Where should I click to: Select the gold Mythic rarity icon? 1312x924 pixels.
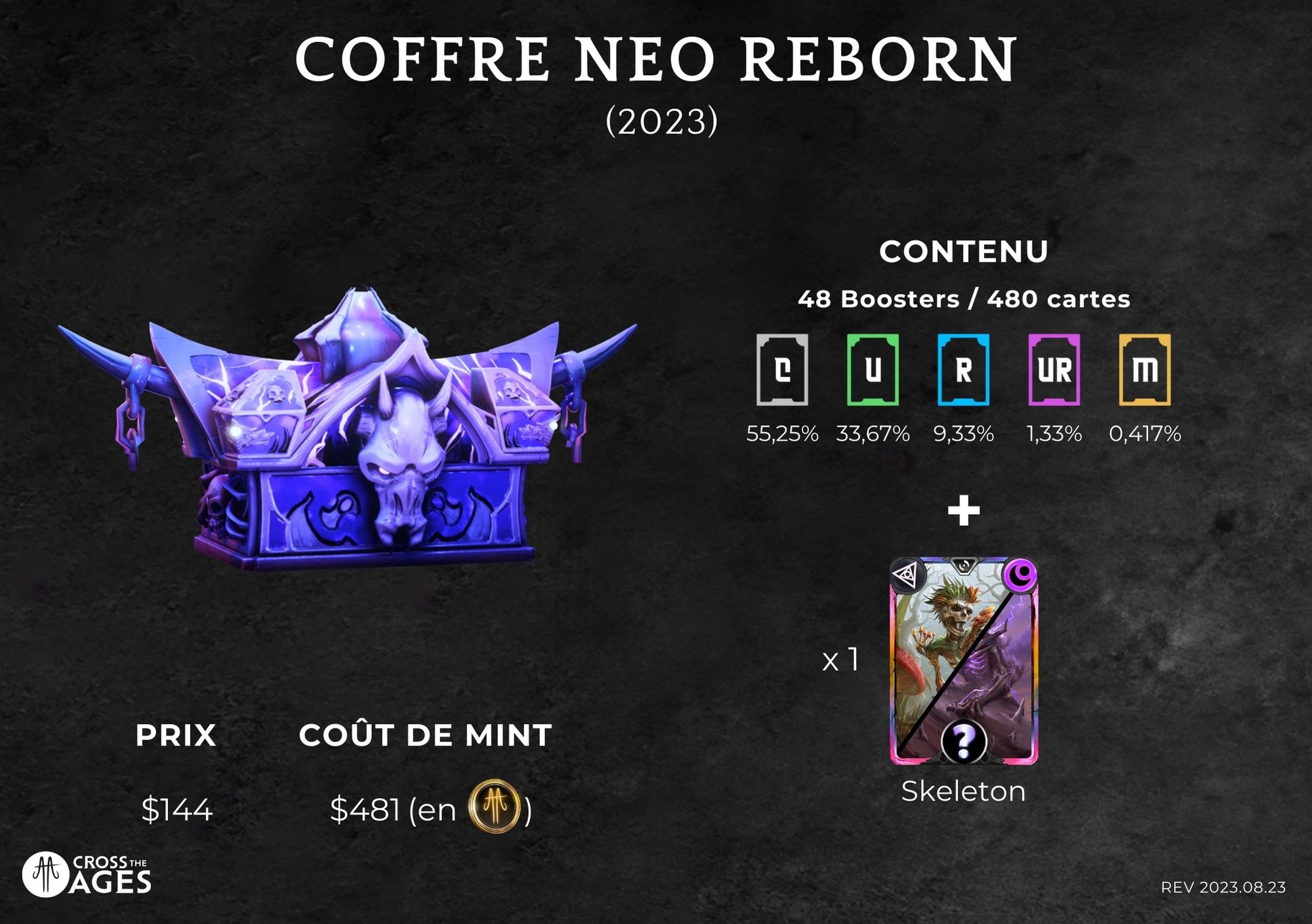point(1145,370)
